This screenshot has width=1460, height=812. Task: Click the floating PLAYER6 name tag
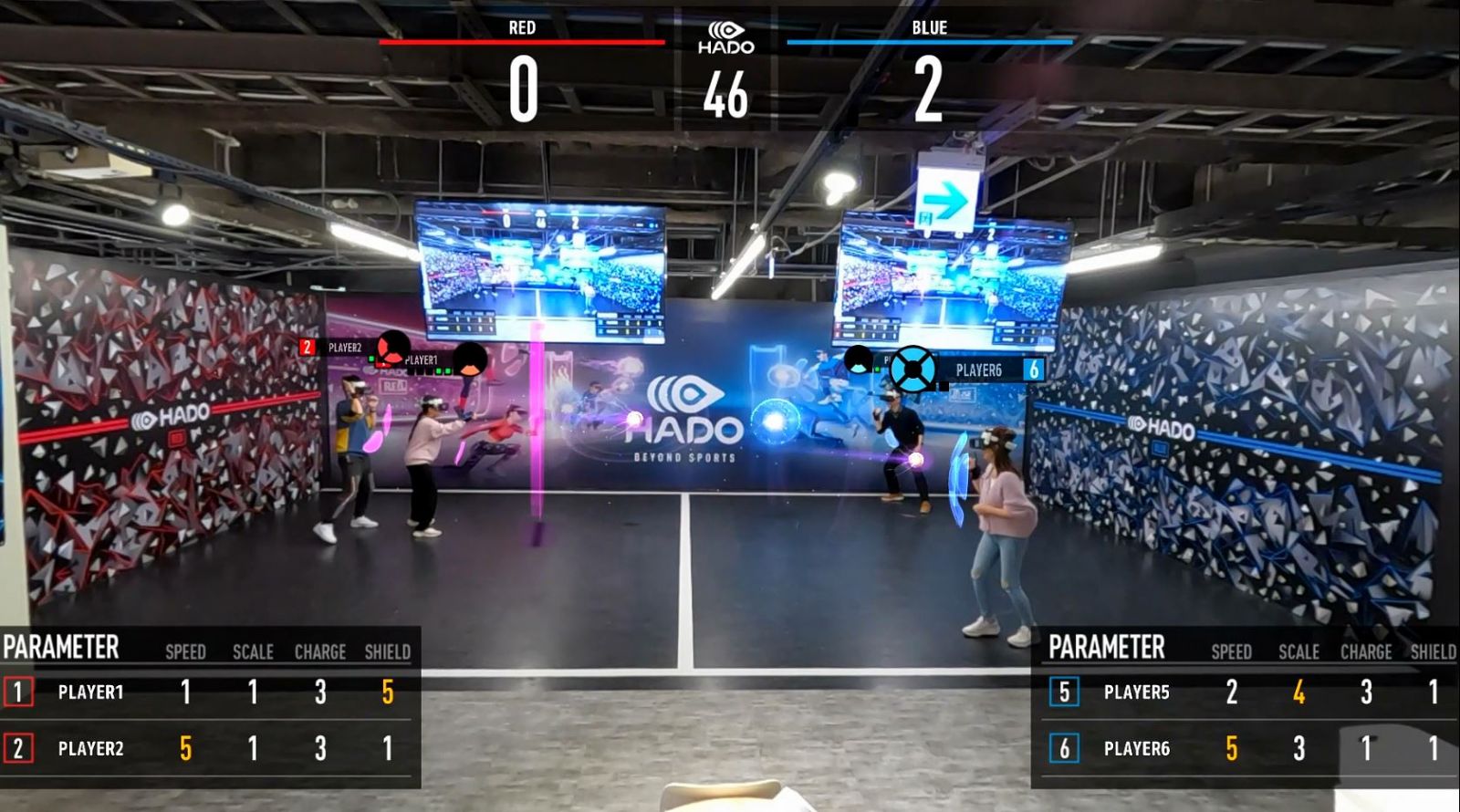coord(979,370)
